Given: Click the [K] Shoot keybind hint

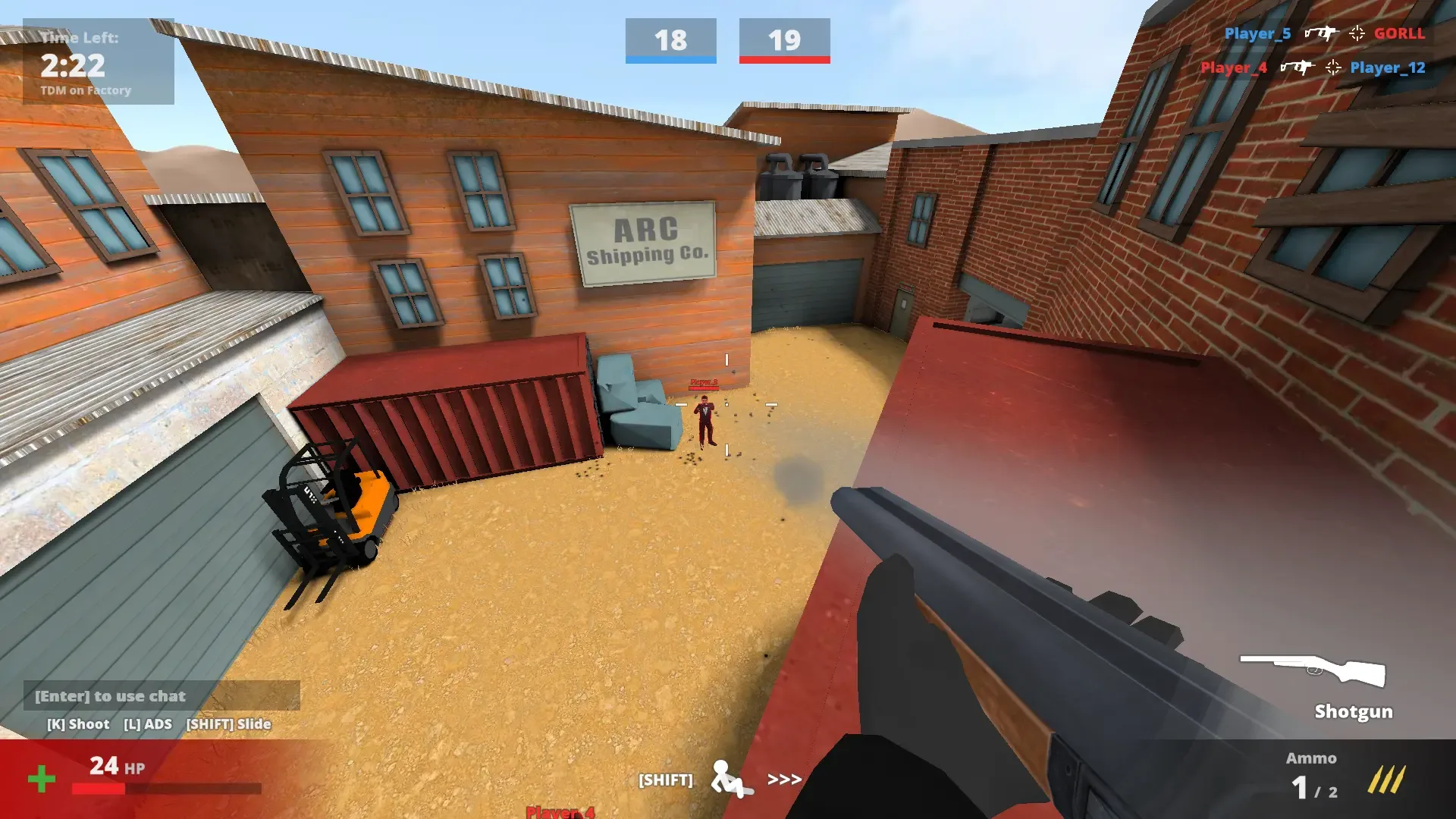Looking at the screenshot, I should pyautogui.click(x=78, y=724).
